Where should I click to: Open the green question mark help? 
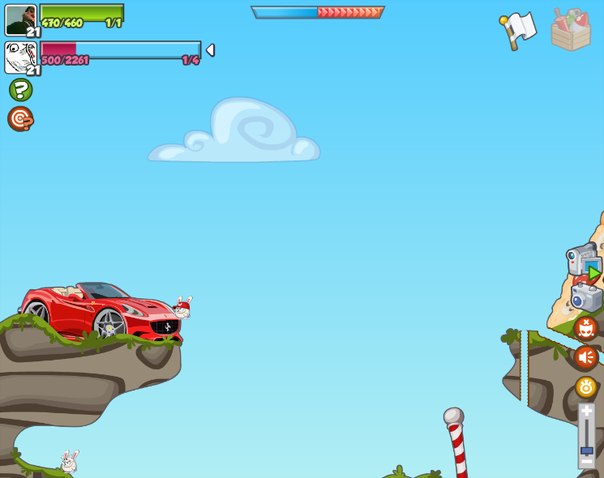[x=20, y=90]
